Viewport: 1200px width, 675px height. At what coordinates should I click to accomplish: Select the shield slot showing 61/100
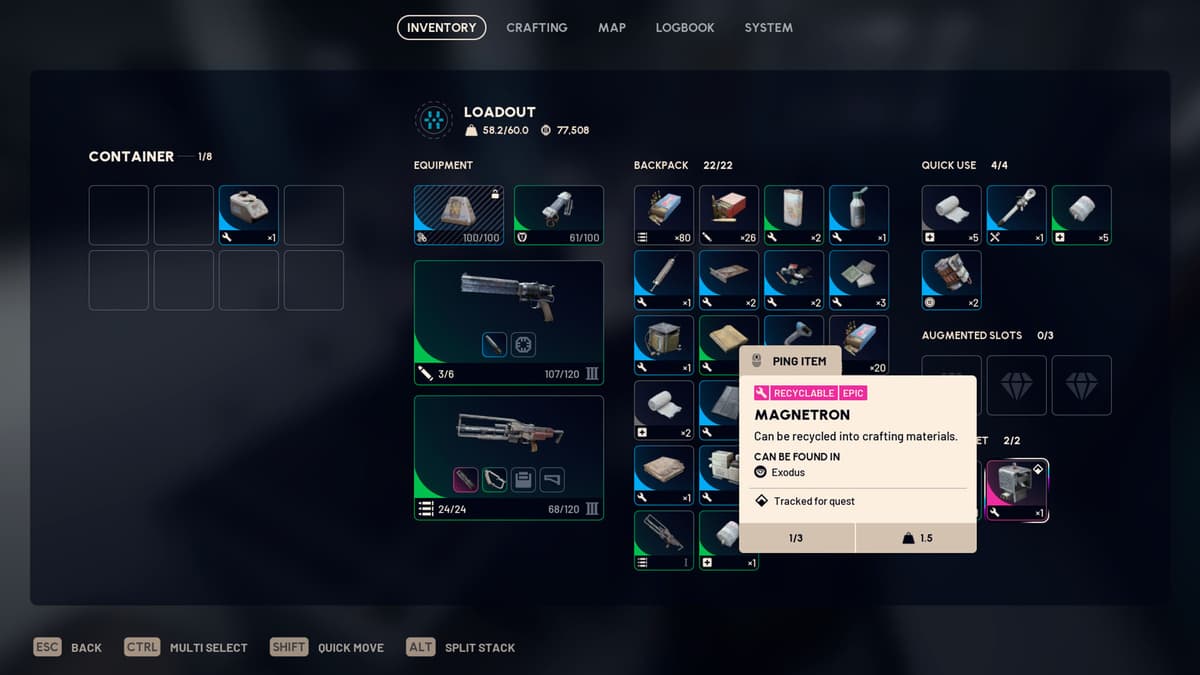[x=558, y=214]
